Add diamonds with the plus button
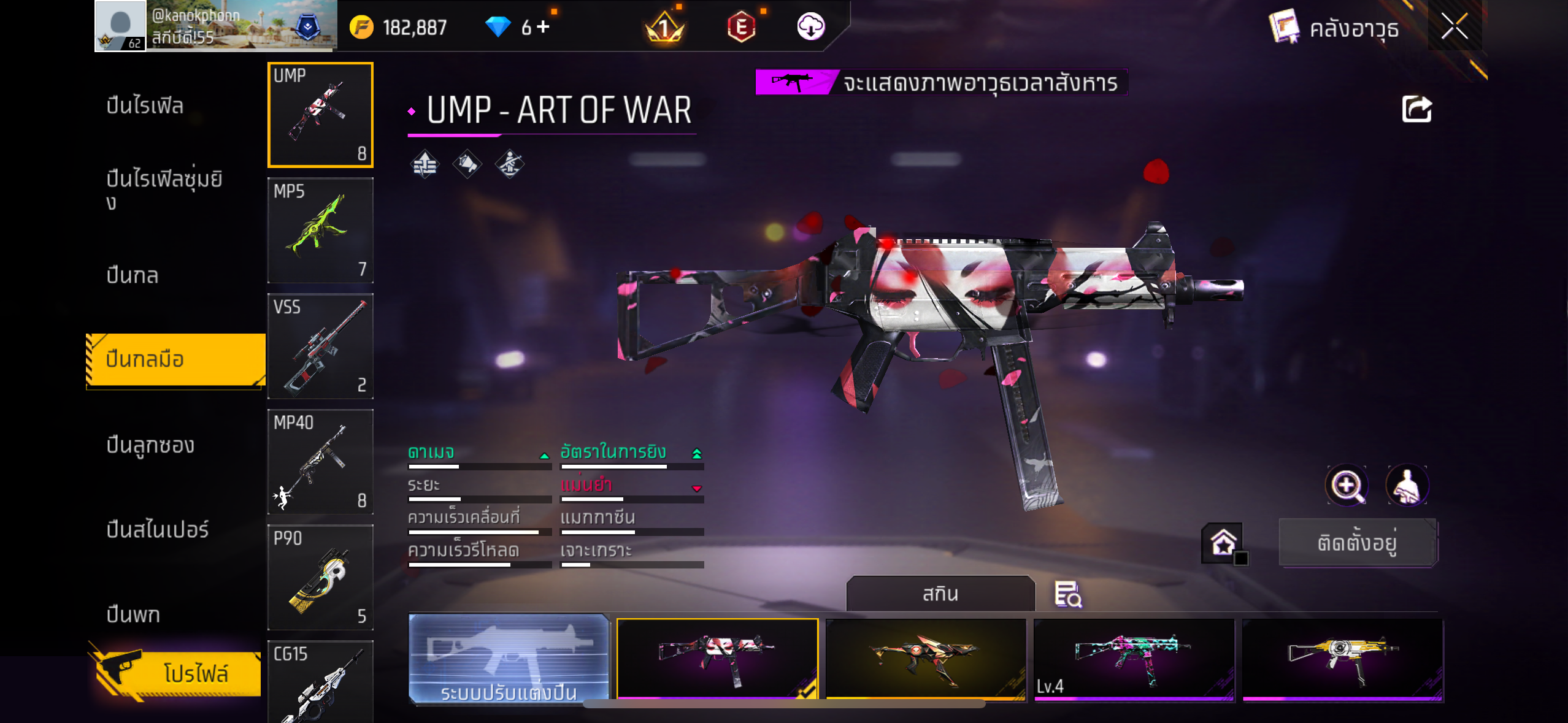The image size is (1568, 723). (543, 26)
